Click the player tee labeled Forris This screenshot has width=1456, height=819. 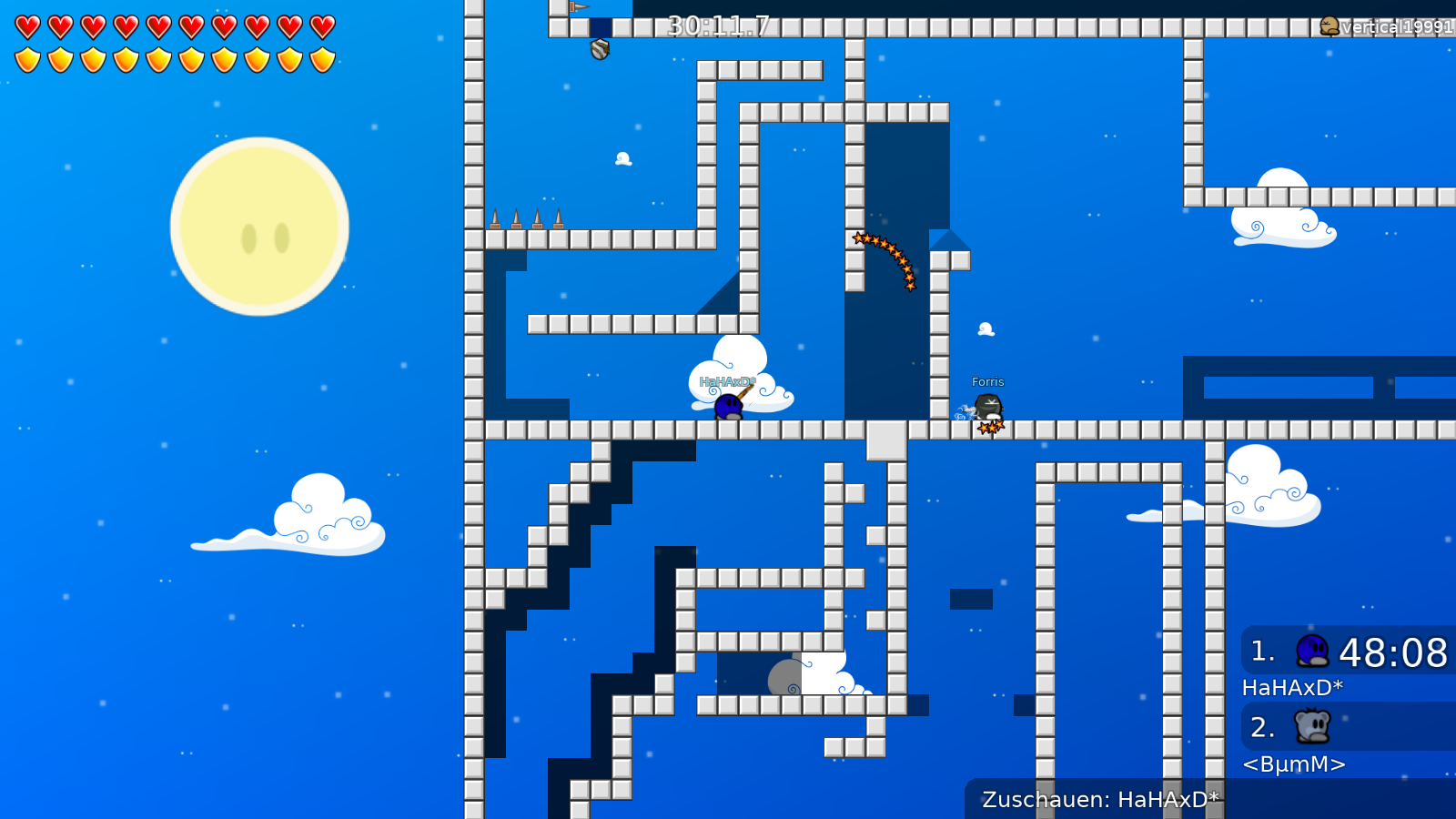click(x=987, y=406)
